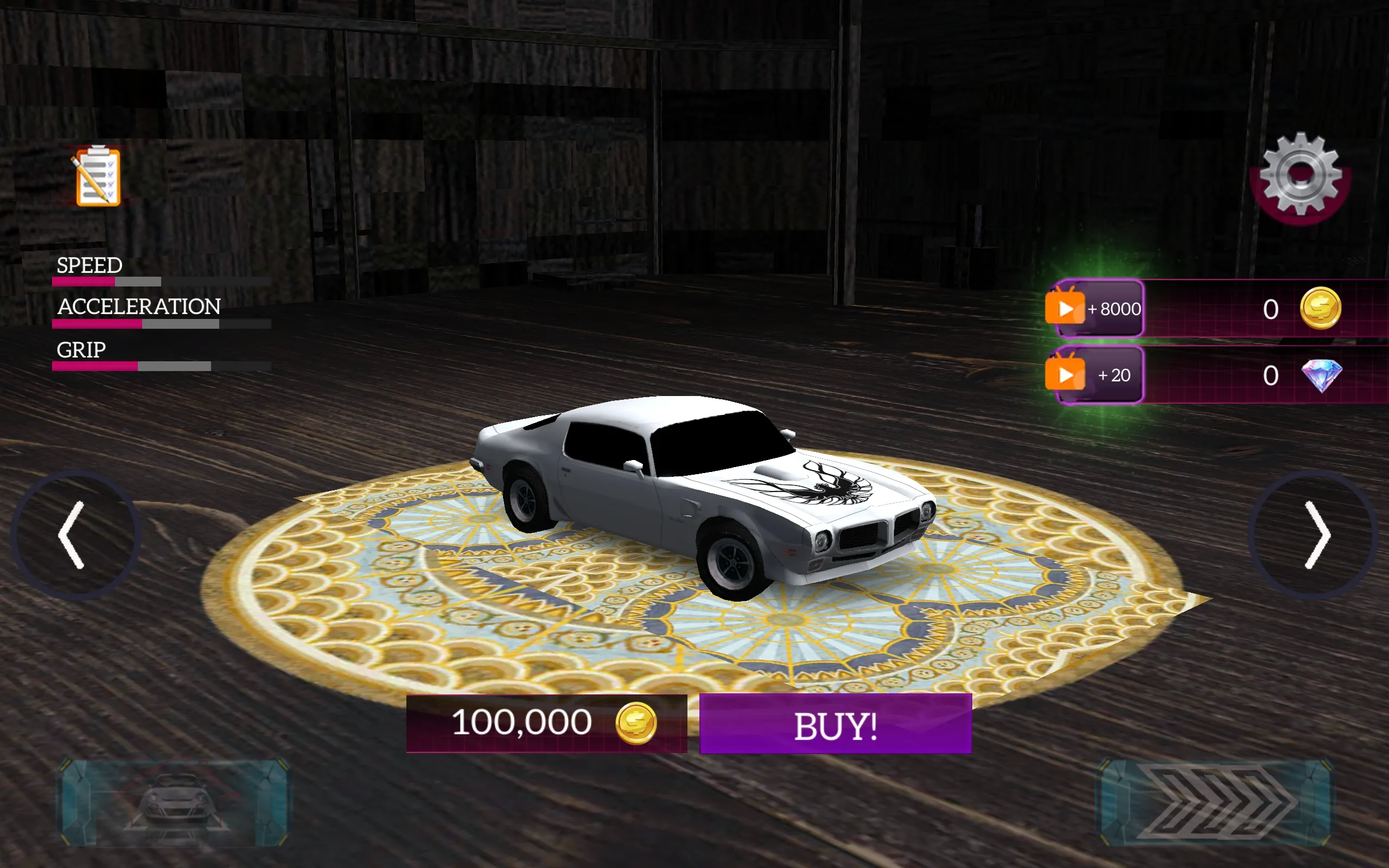
Task: Click the SPEED label text
Action: coord(88,265)
